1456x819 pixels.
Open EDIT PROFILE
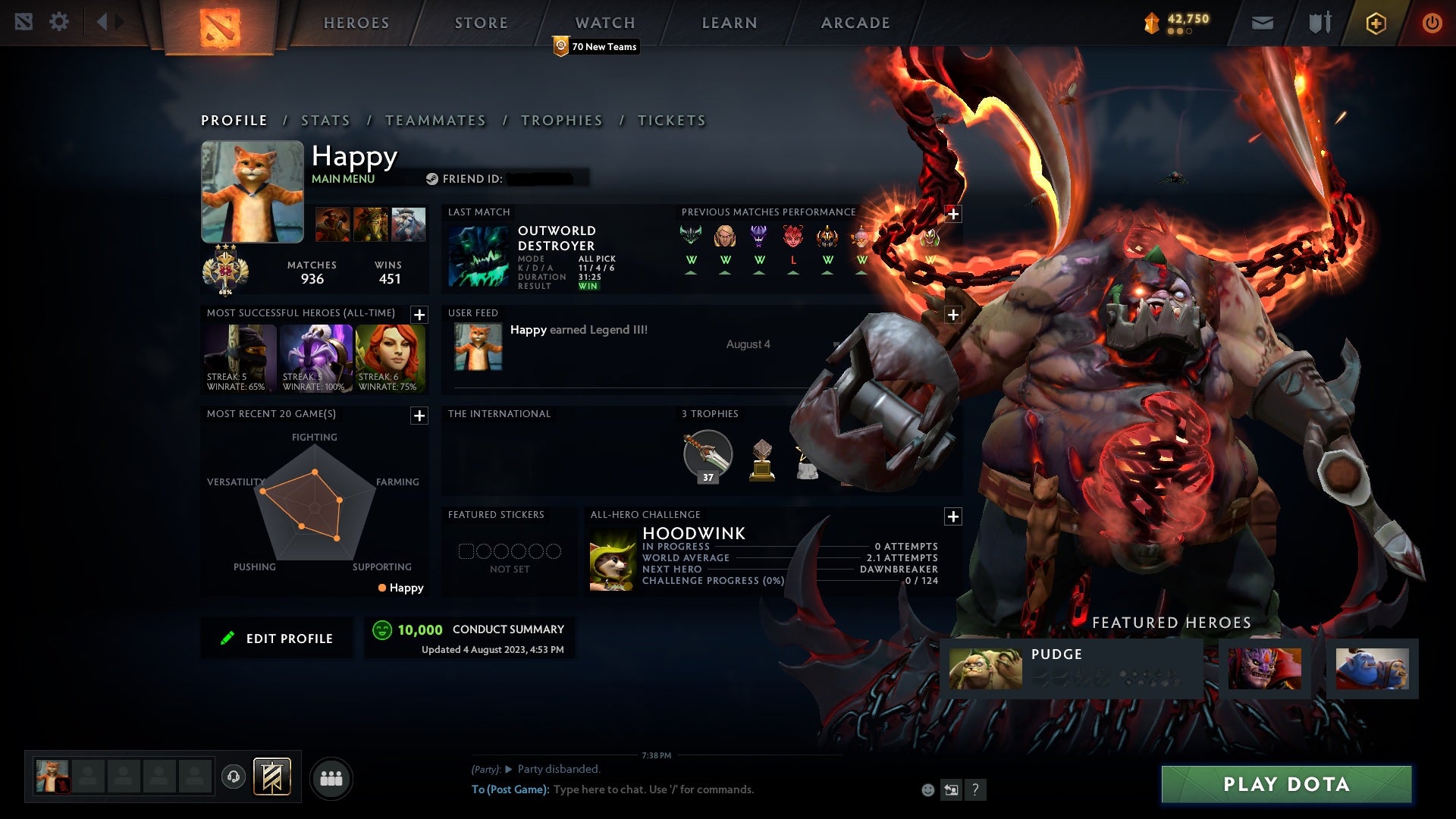277,638
